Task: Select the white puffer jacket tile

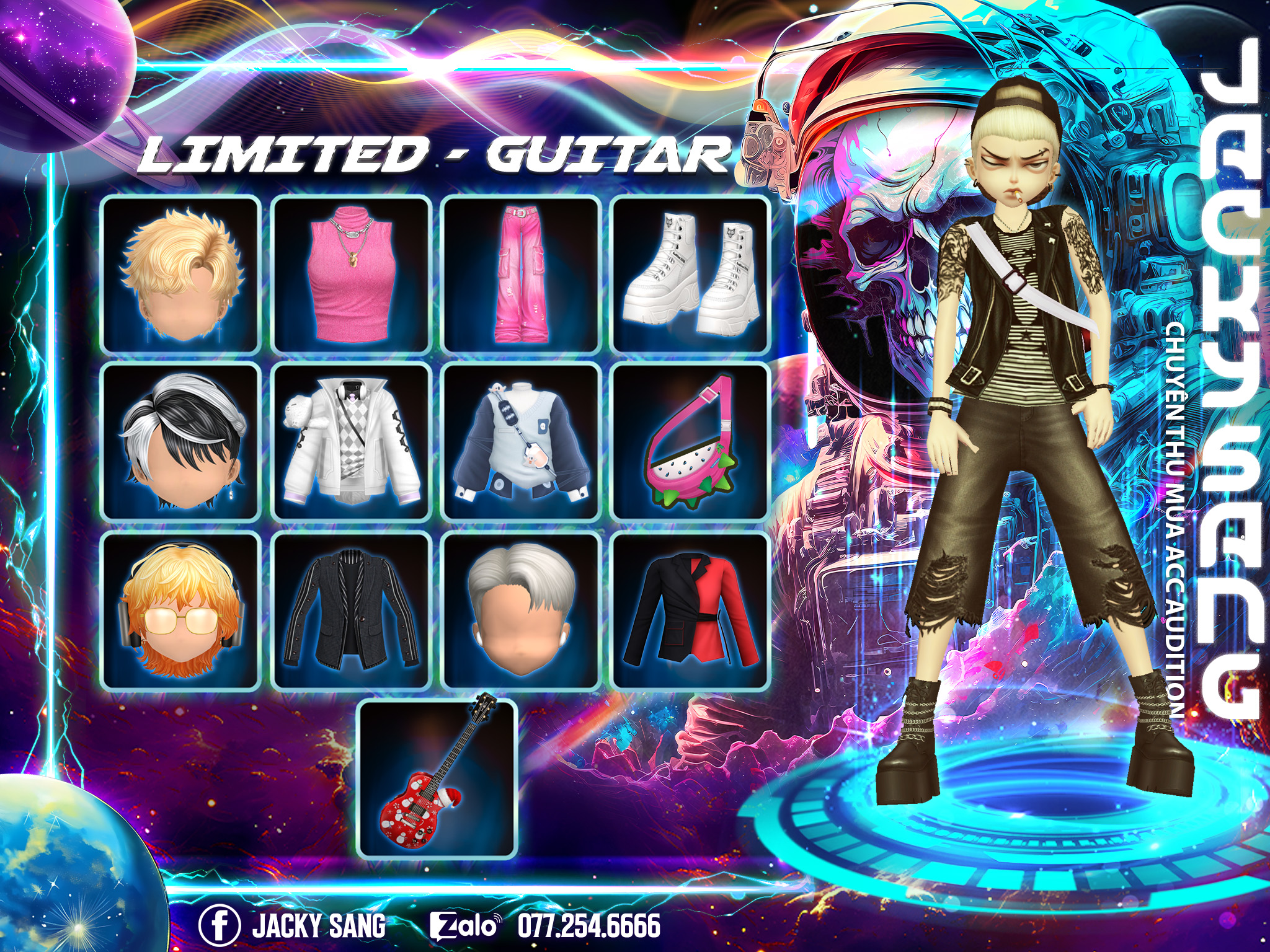Action: (x=352, y=442)
